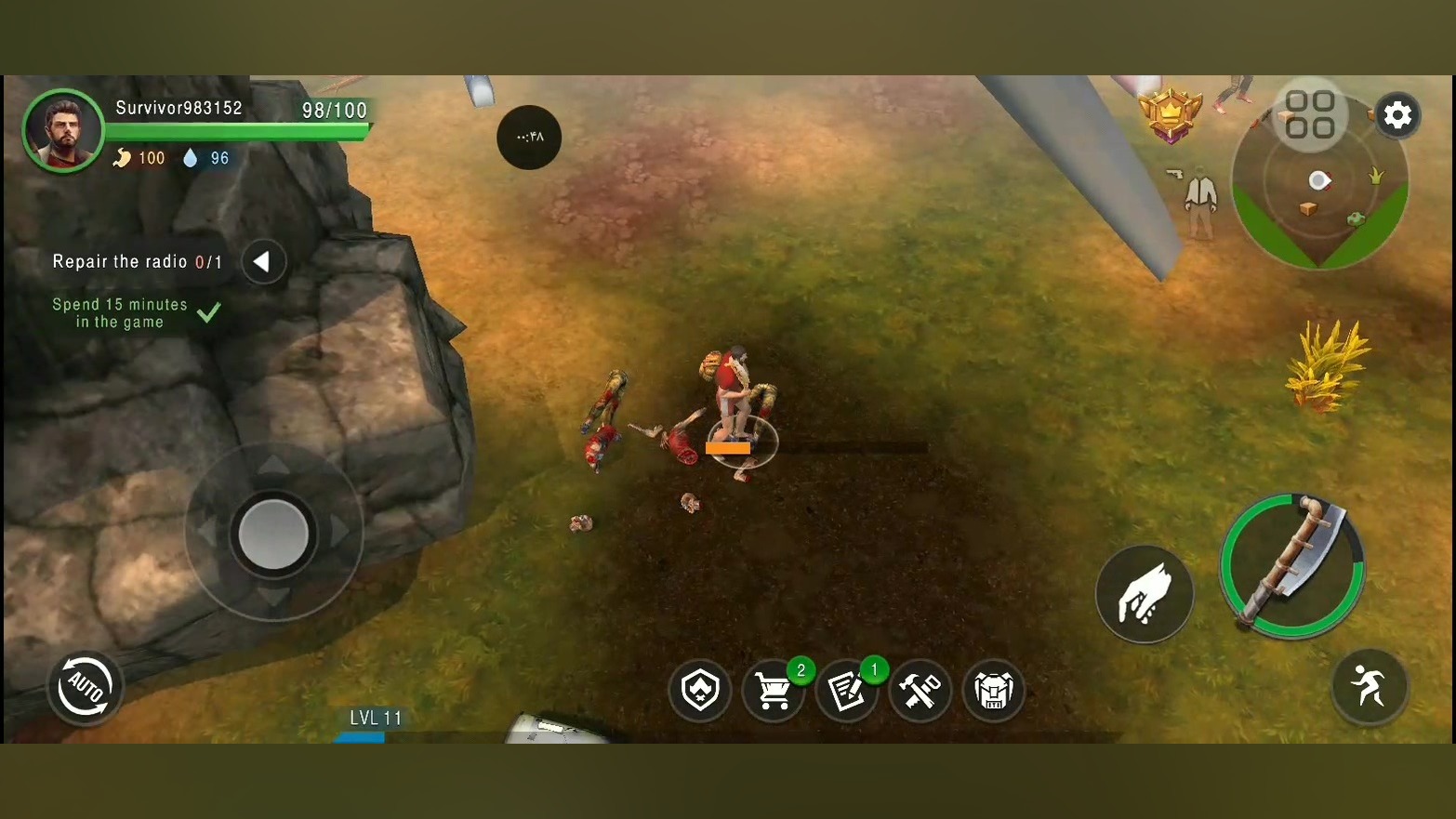Viewport: 1456px width, 819px height.
Task: Open the shopping cart store
Action: tap(773, 691)
